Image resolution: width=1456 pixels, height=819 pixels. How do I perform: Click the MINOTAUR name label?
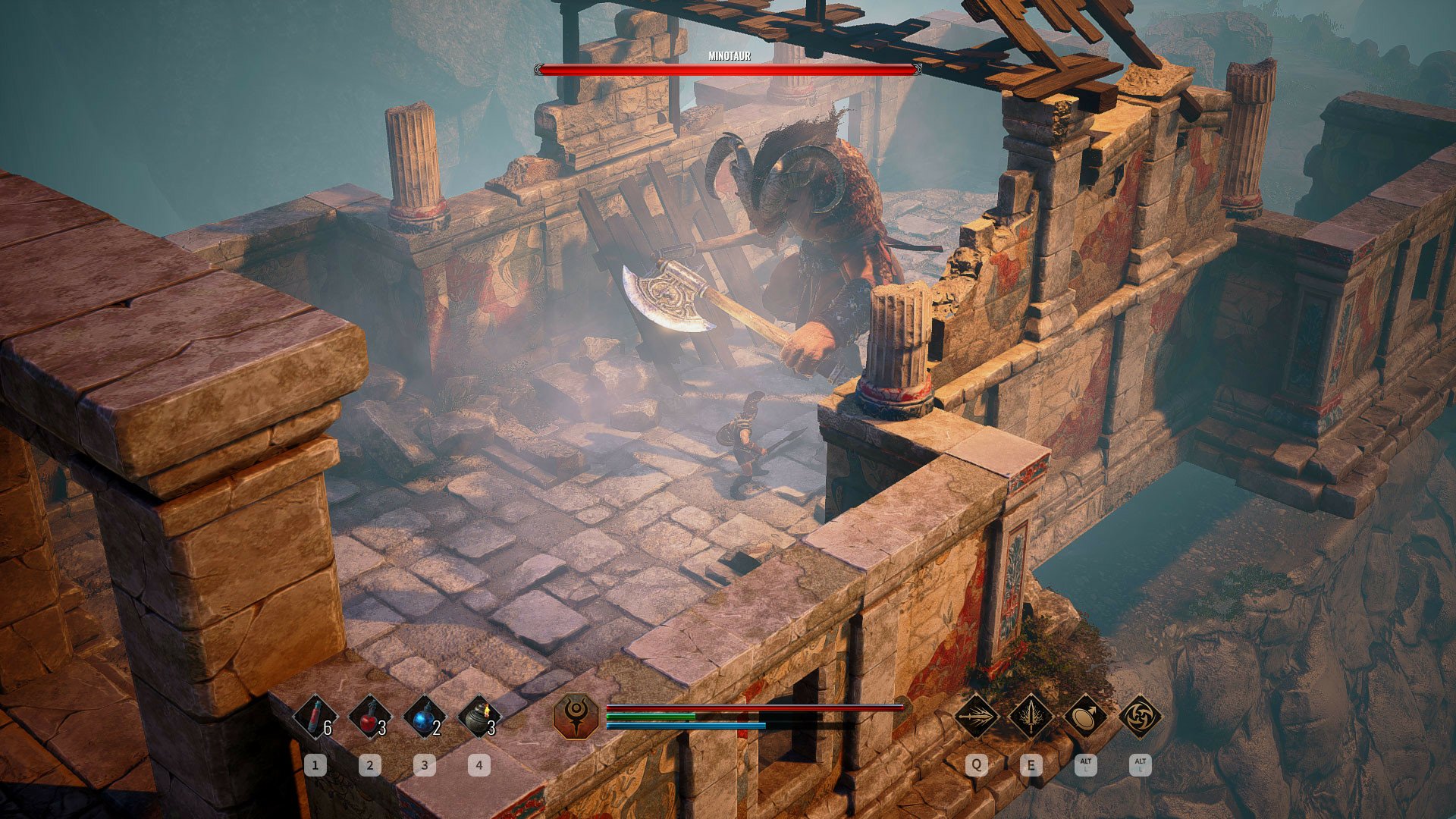point(728,55)
